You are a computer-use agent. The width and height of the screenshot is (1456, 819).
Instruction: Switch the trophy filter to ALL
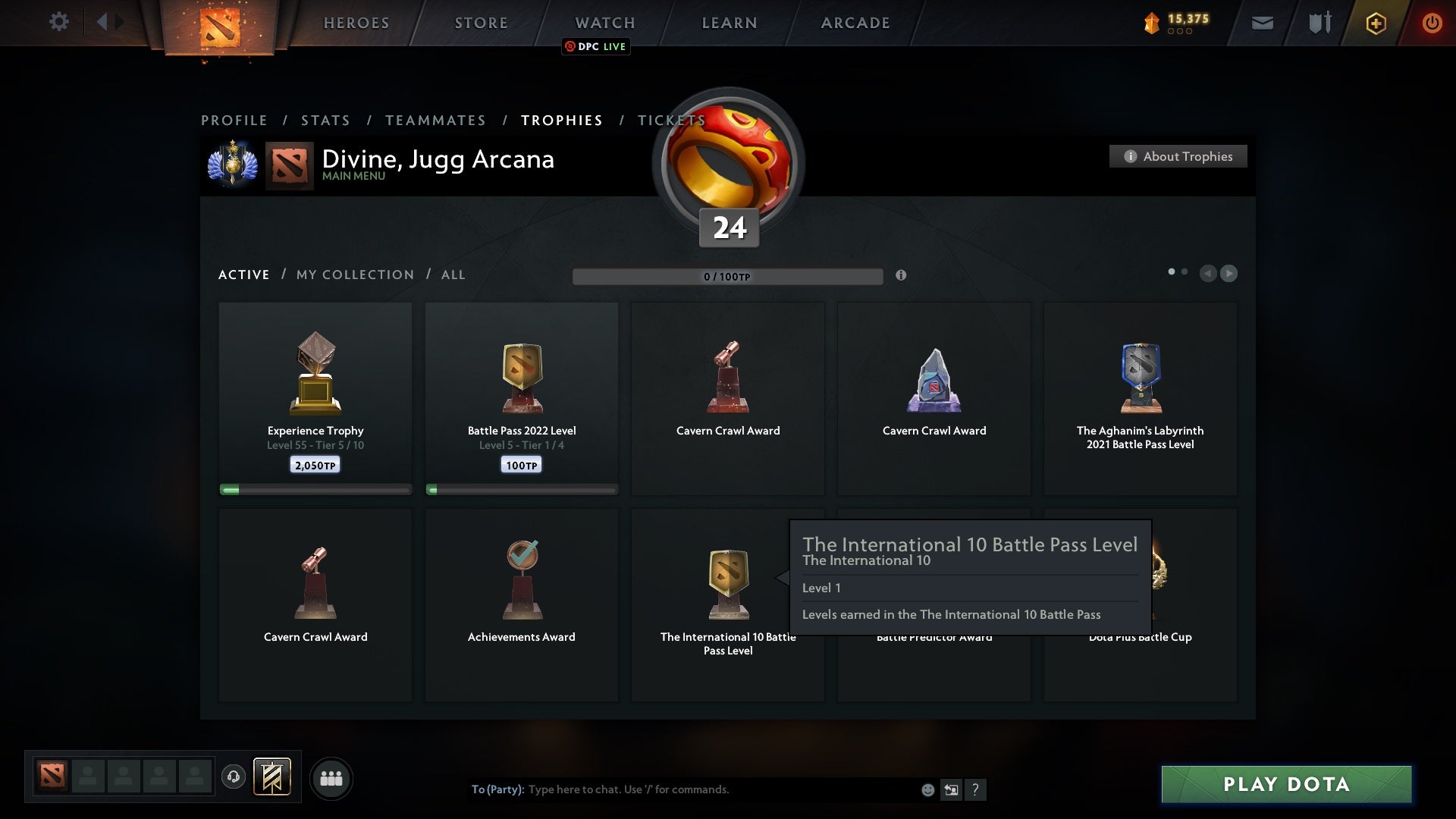click(x=453, y=275)
